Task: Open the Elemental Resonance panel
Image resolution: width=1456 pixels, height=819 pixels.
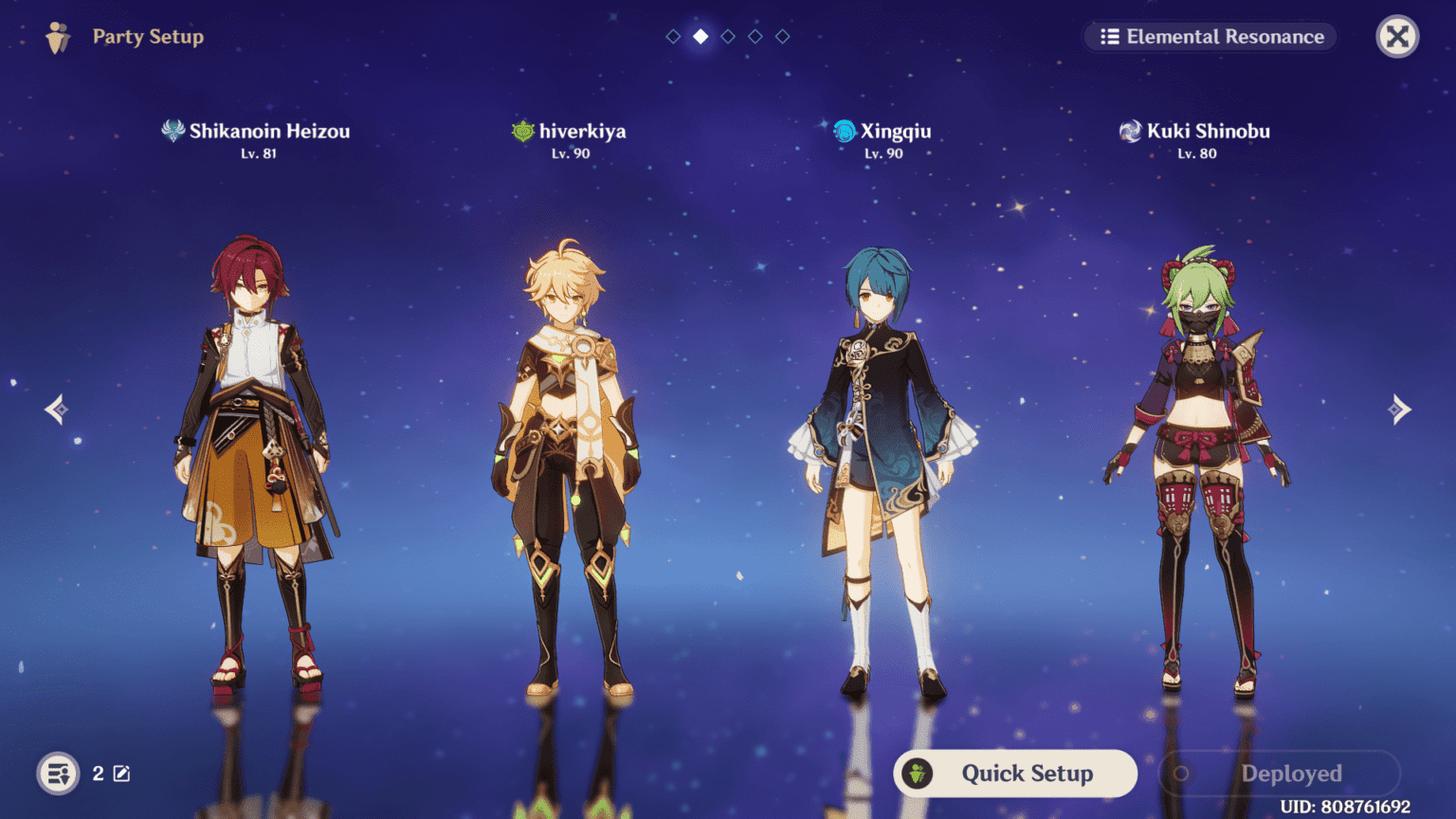Action: pyautogui.click(x=1210, y=37)
